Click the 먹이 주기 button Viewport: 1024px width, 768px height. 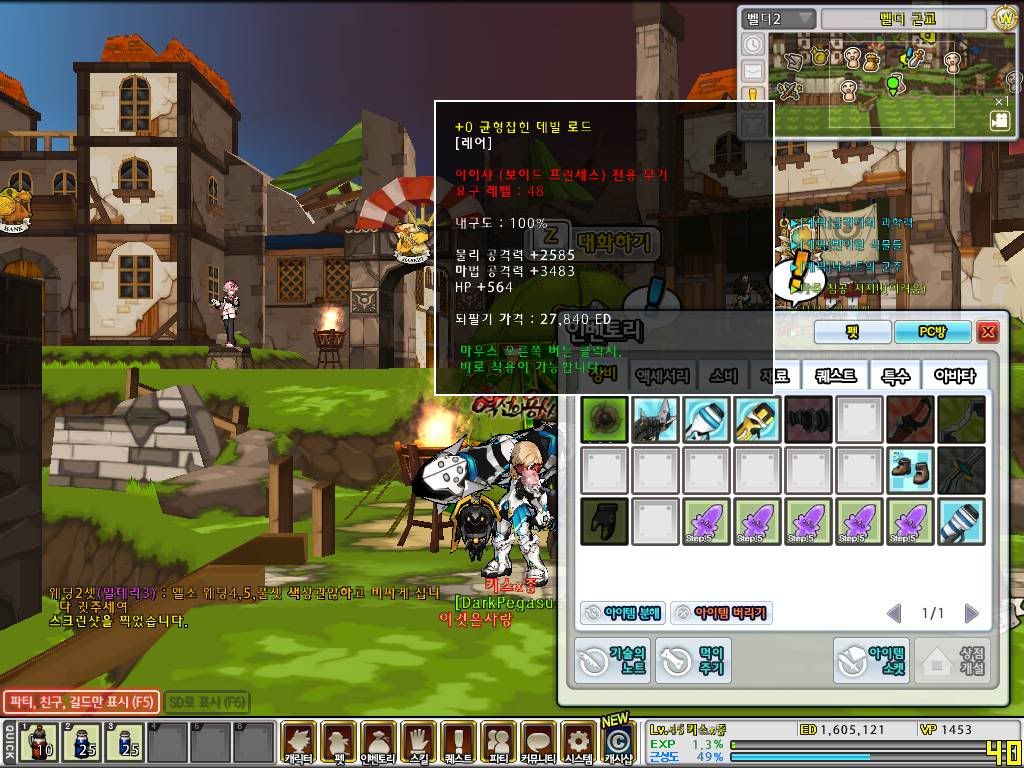tap(694, 660)
